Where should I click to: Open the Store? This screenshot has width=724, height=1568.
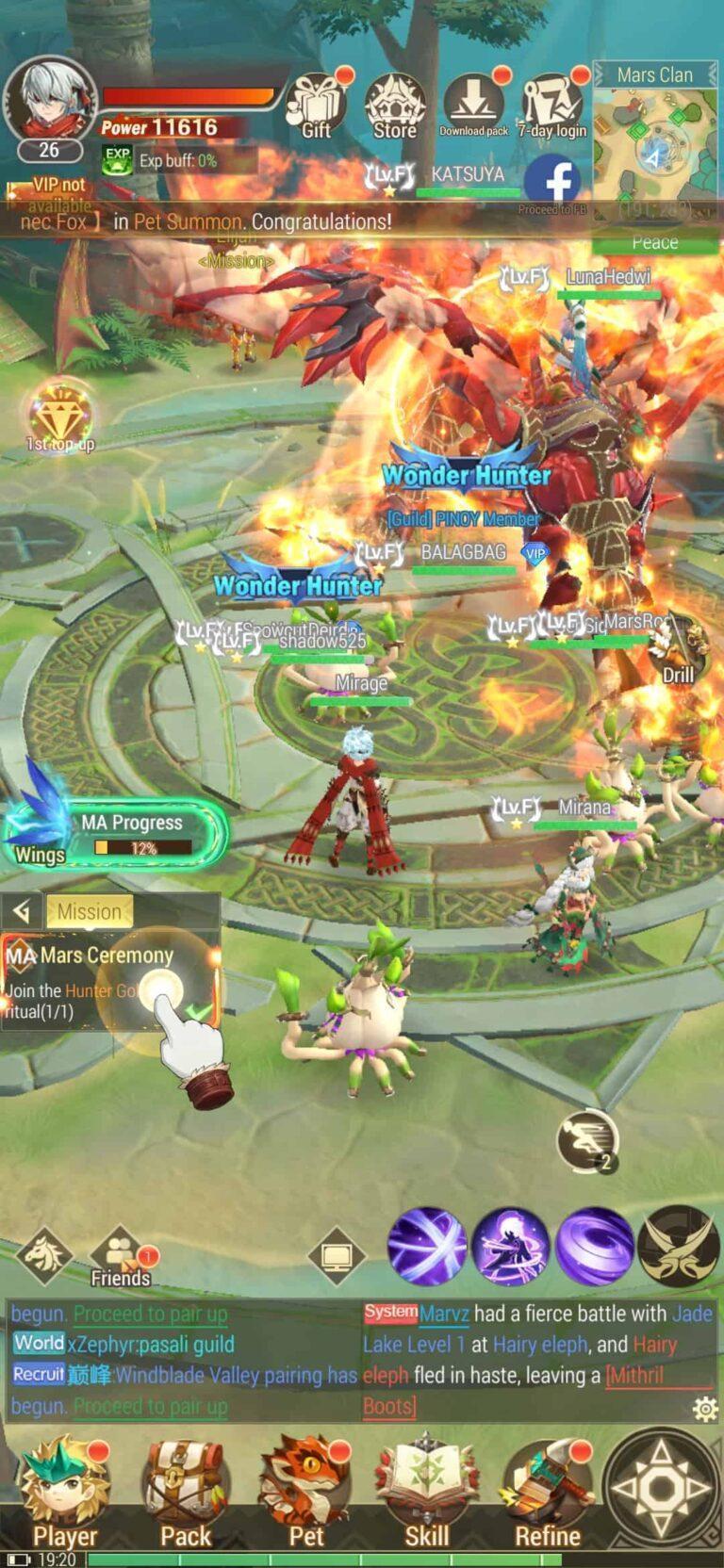pos(395,106)
